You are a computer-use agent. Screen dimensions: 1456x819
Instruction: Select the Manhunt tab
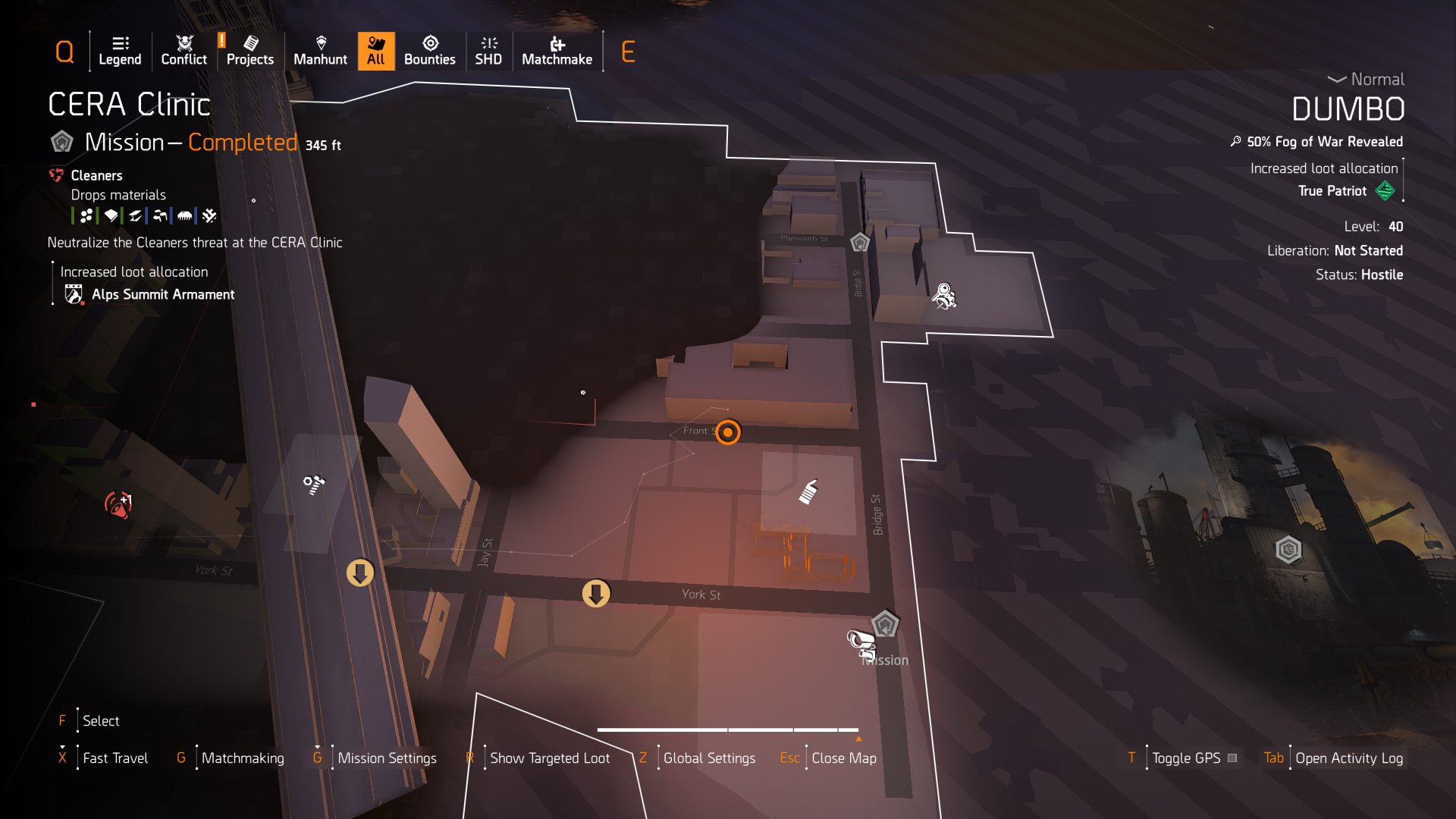point(320,51)
